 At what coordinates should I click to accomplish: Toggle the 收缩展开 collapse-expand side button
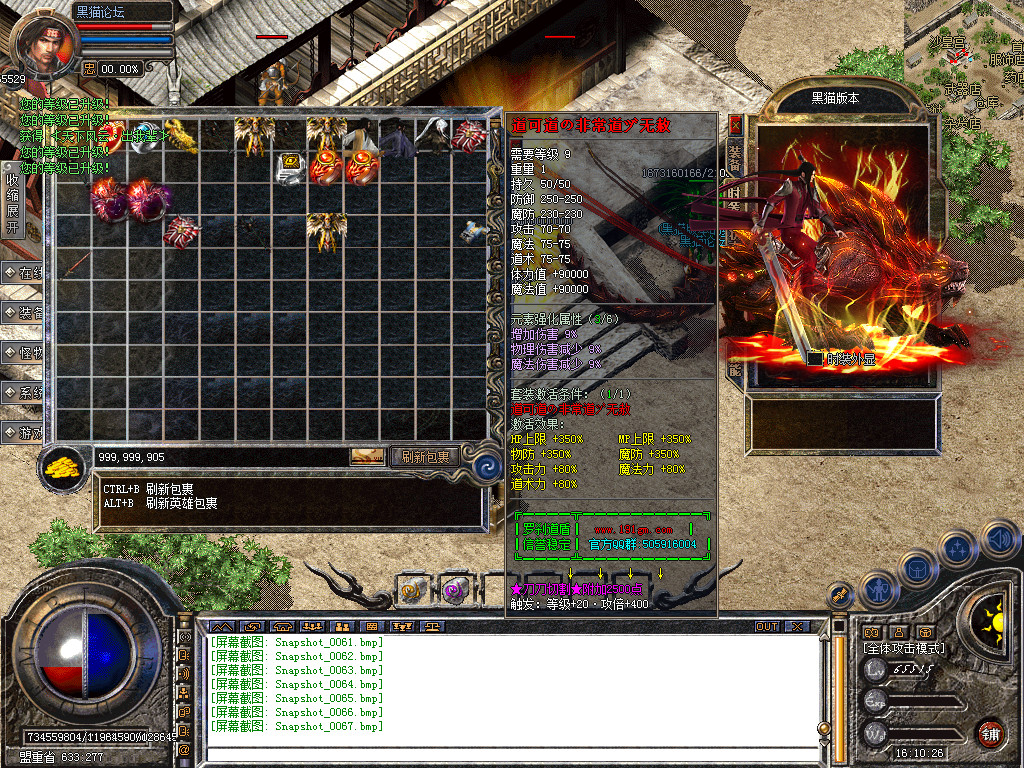click(x=12, y=200)
